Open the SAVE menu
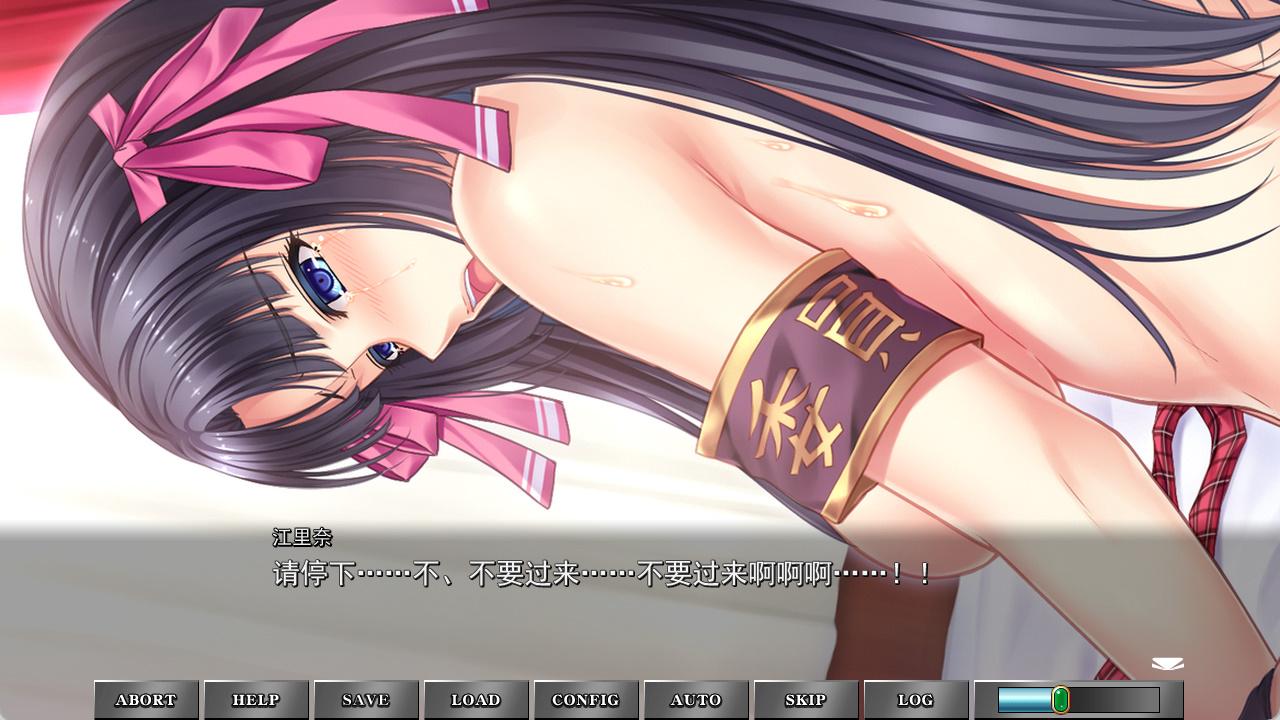 point(366,700)
